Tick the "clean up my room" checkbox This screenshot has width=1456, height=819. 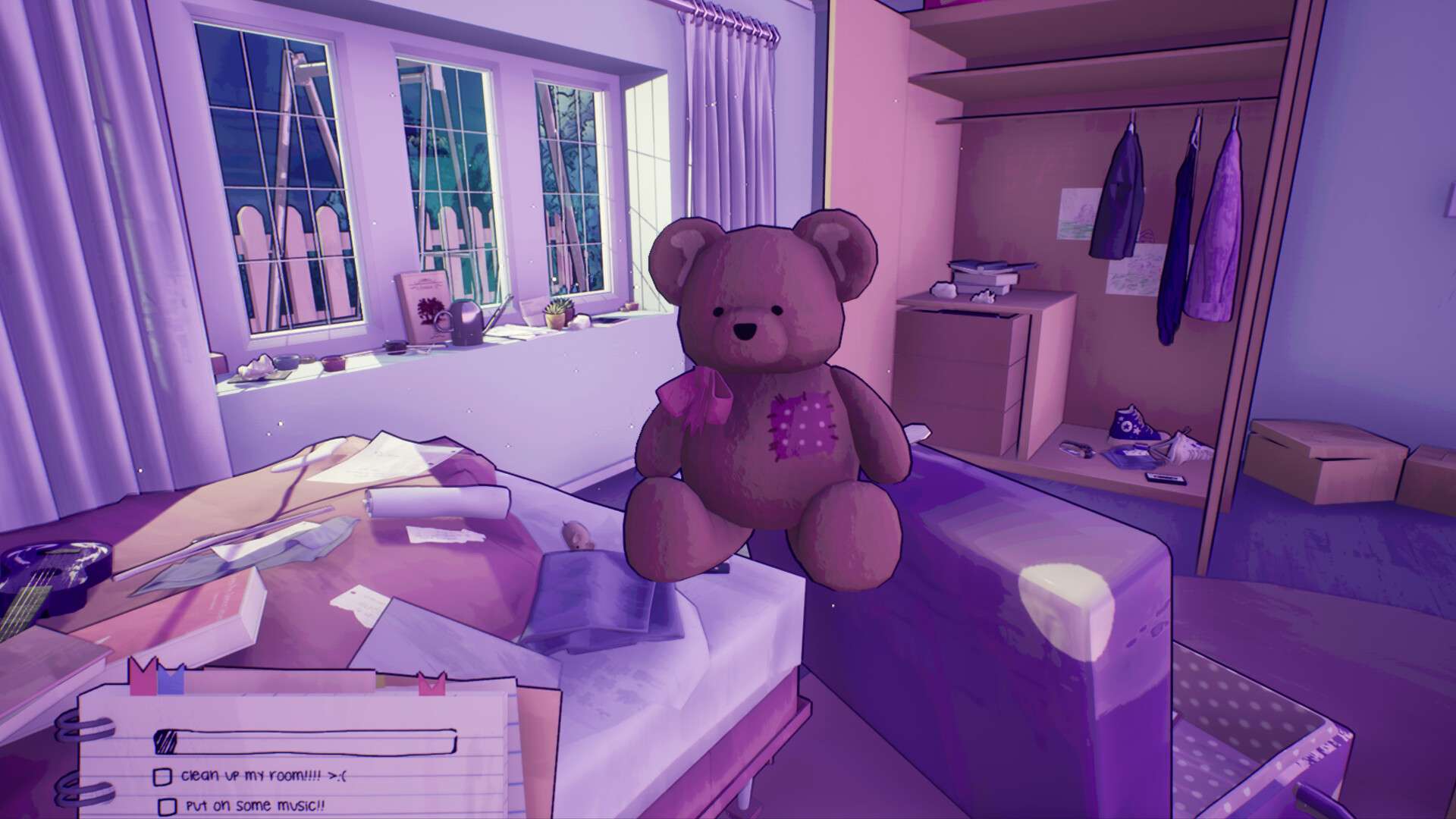pos(162,777)
